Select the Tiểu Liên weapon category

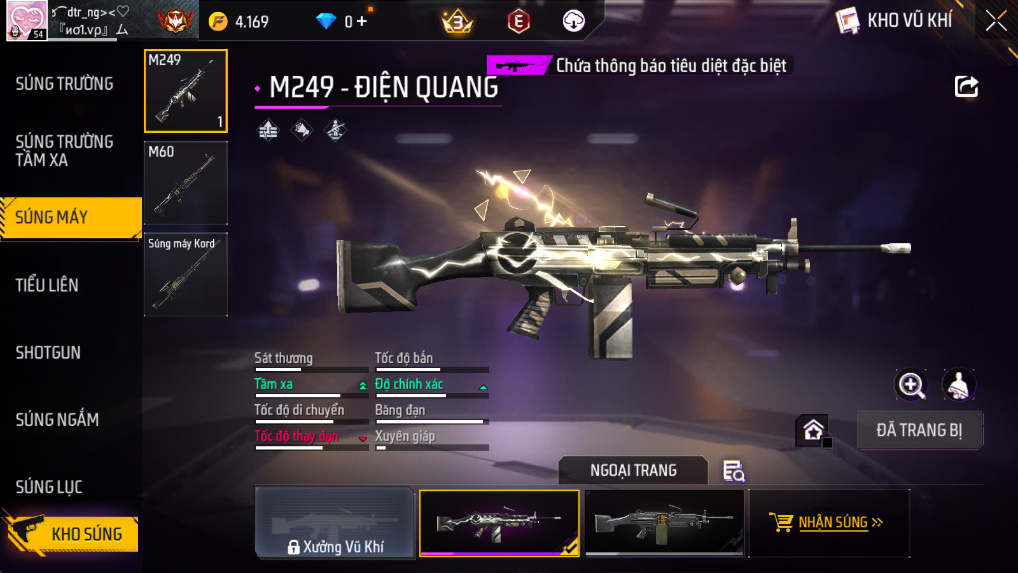click(x=47, y=285)
